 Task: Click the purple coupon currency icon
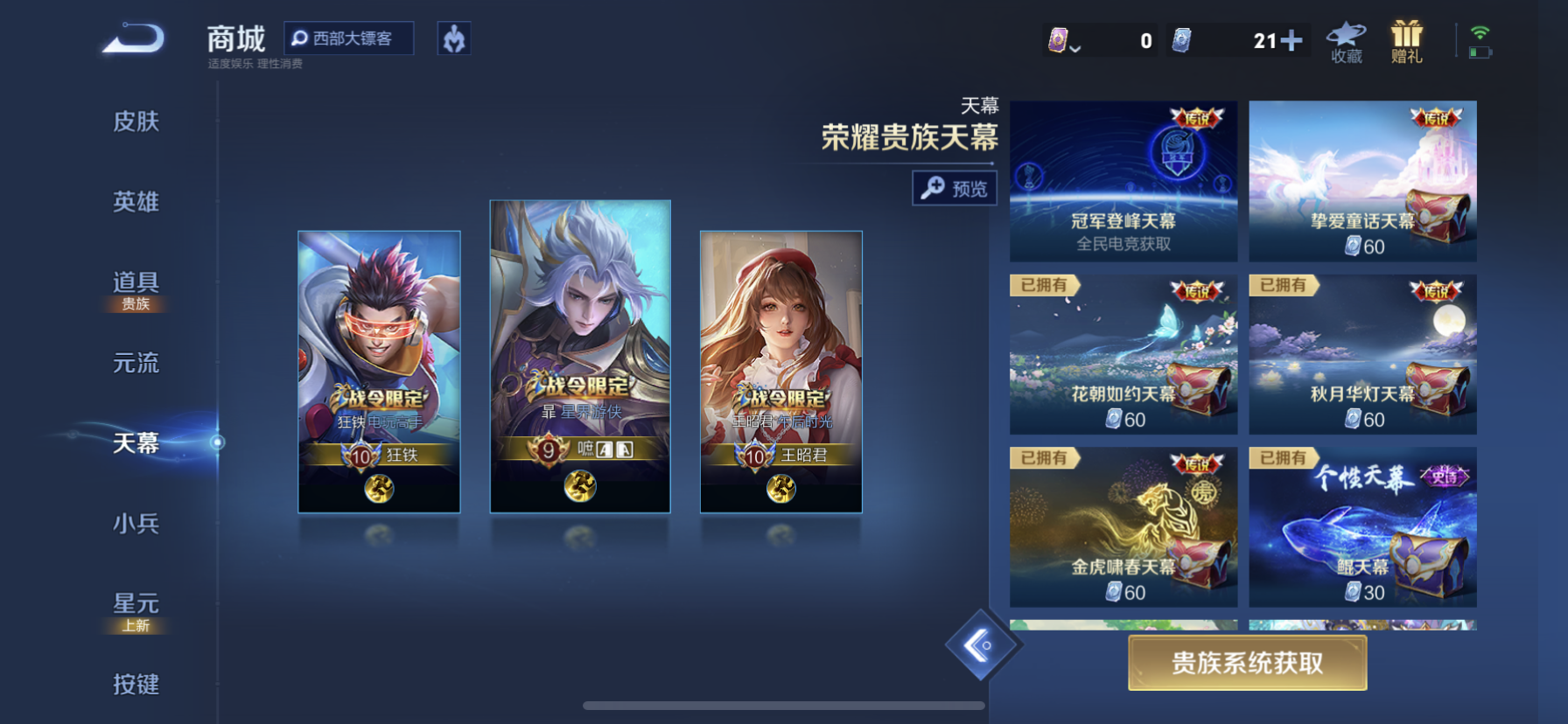point(1057,39)
